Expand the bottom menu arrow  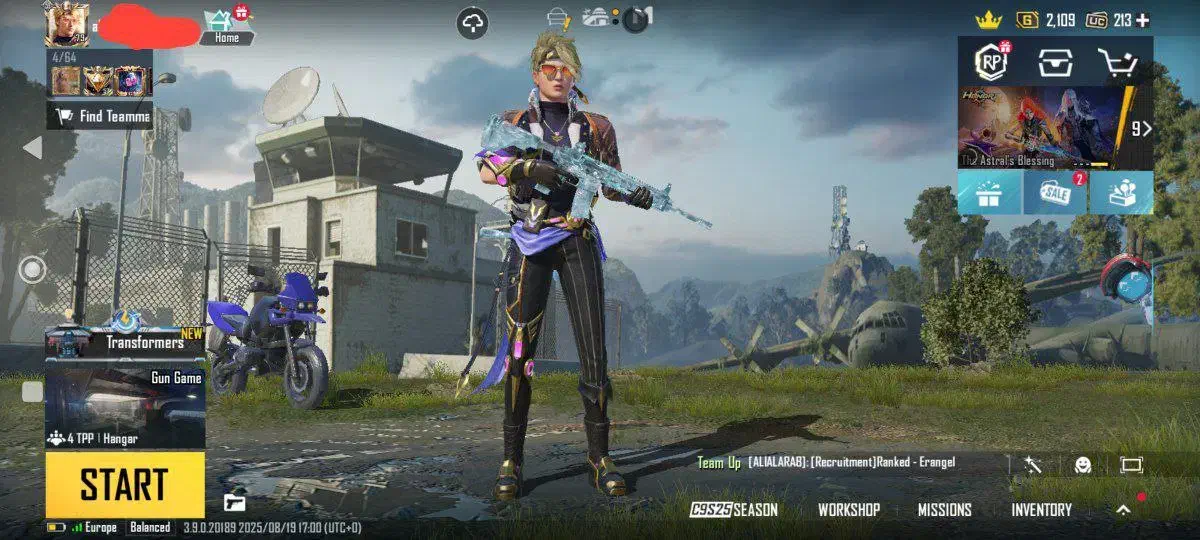(x=1123, y=510)
